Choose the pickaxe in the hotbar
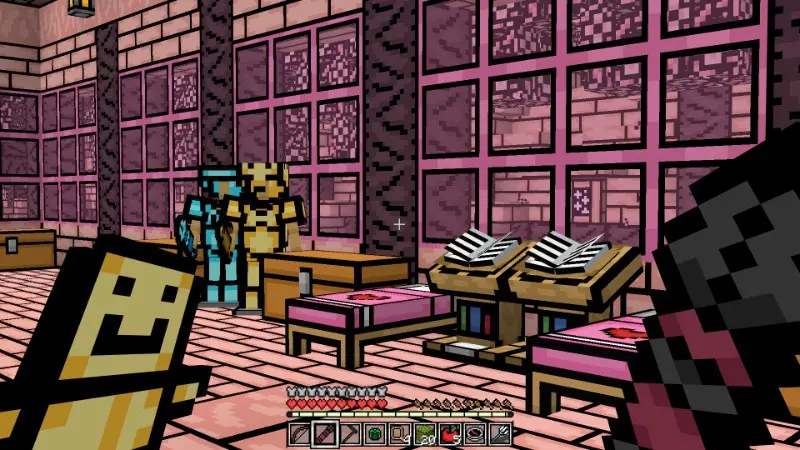Viewport: 800px width, 450px height. click(x=349, y=434)
